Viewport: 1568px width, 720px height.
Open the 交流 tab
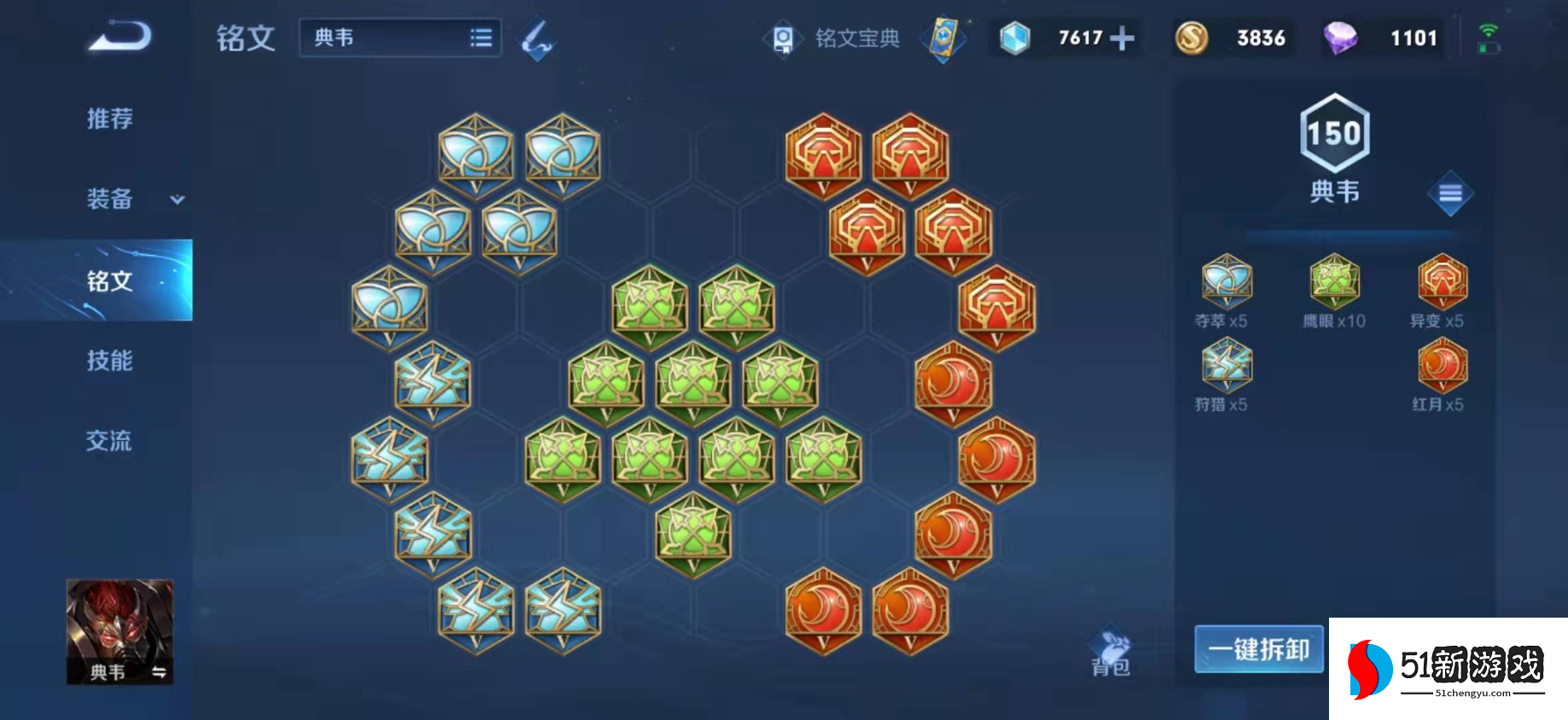pos(109,442)
